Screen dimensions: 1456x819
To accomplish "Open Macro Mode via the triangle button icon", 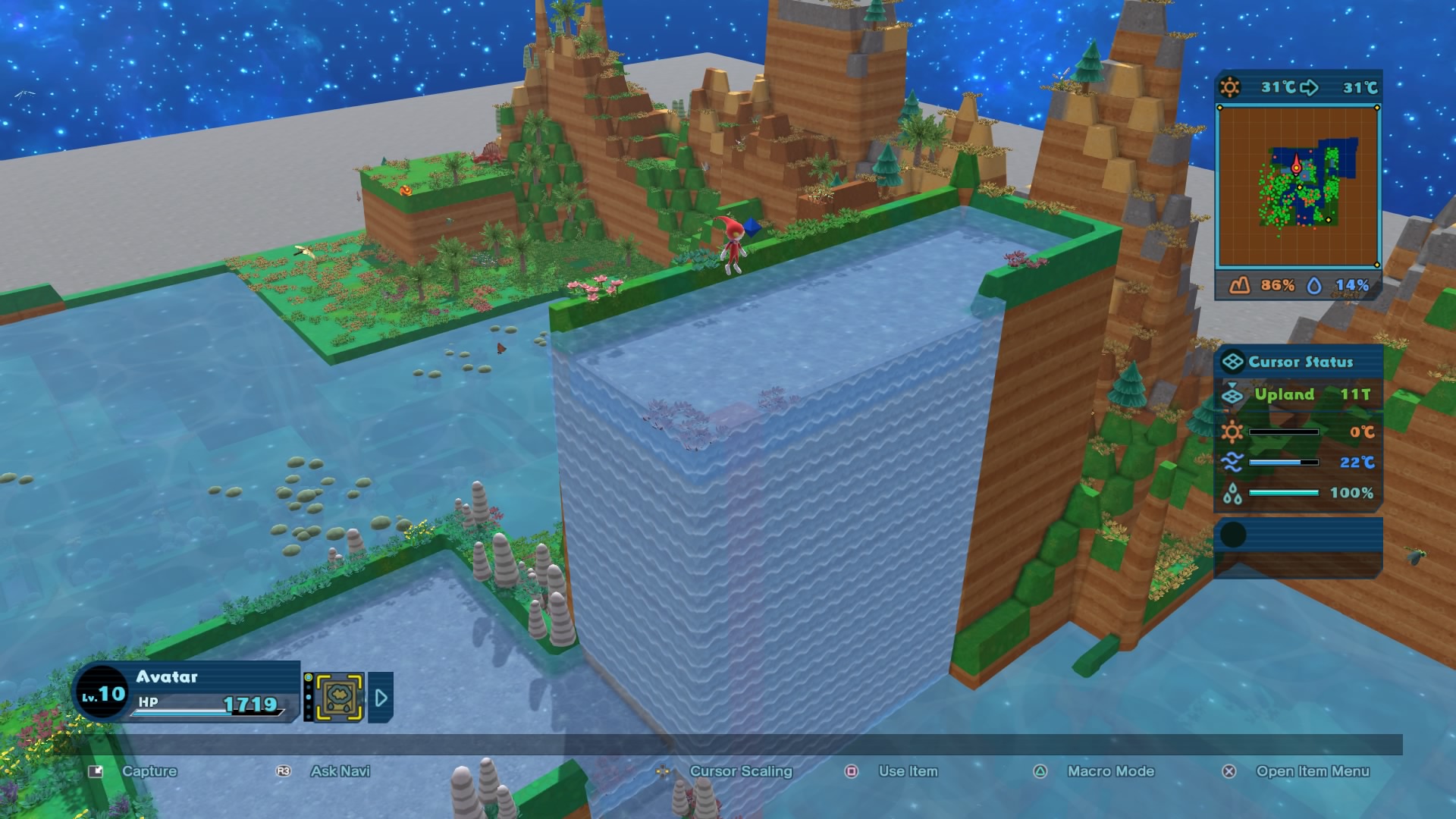I will 1040,771.
